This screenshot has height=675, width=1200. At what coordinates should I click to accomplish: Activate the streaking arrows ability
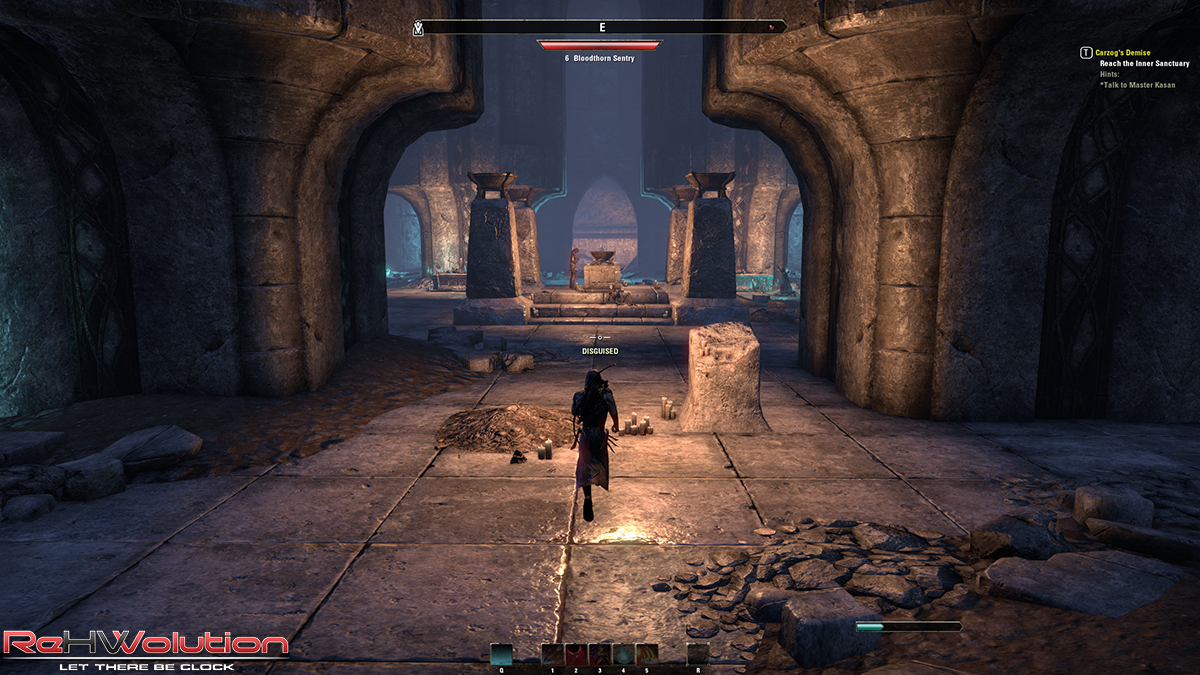(552, 654)
